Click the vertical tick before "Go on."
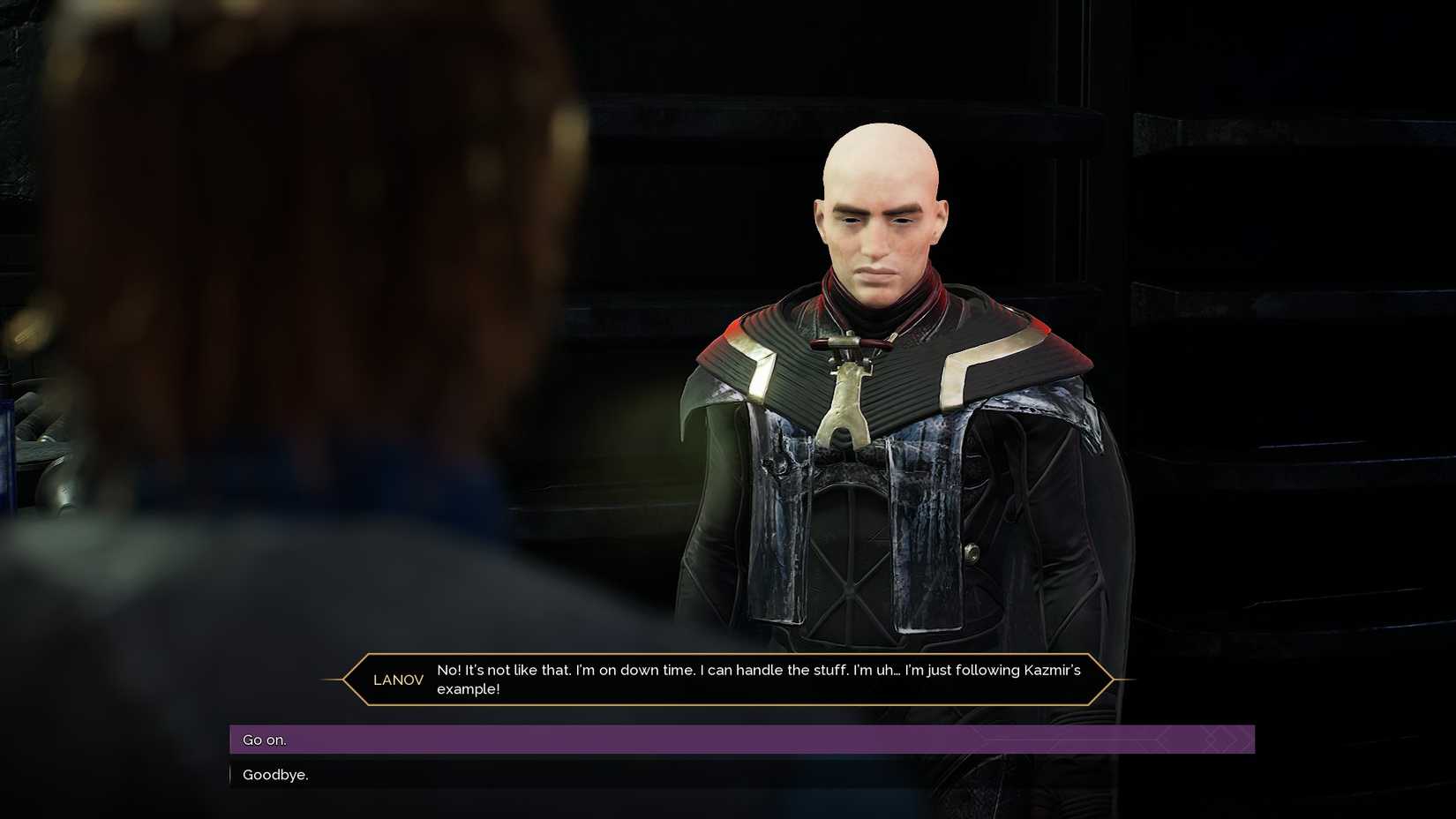 pyautogui.click(x=232, y=740)
